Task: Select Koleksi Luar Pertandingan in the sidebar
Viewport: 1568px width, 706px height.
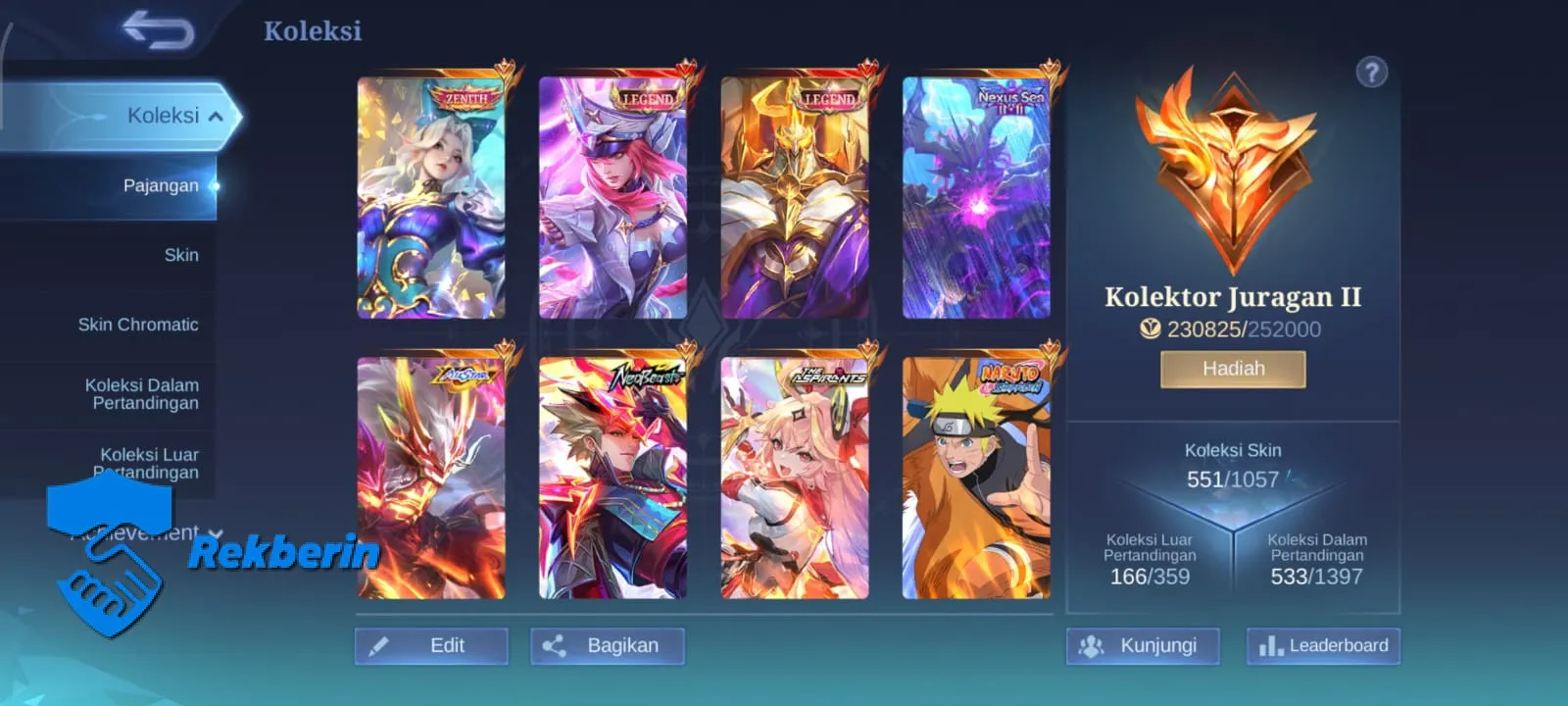Action: (147, 463)
